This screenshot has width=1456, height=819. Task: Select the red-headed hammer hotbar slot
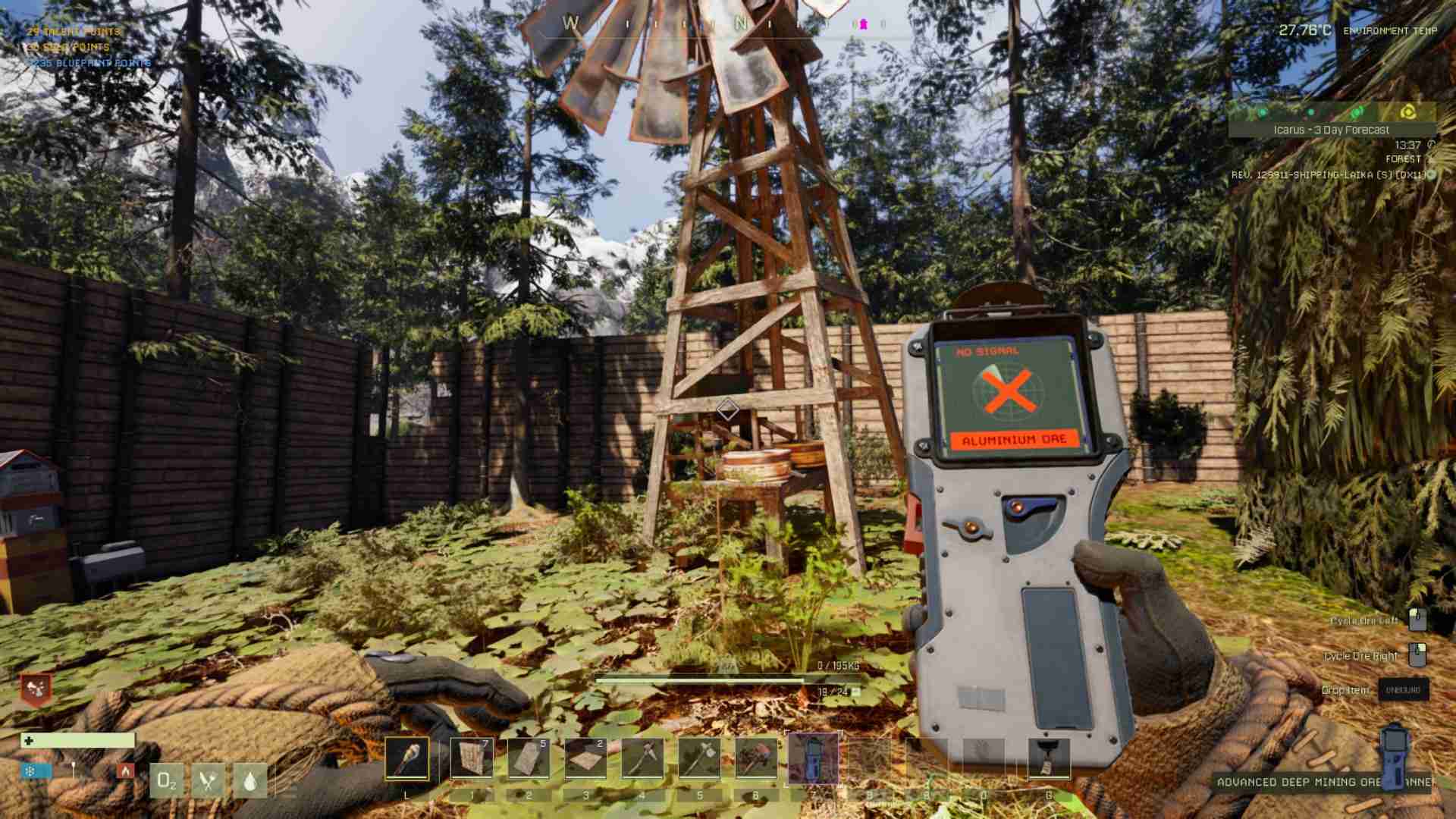pos(756,758)
